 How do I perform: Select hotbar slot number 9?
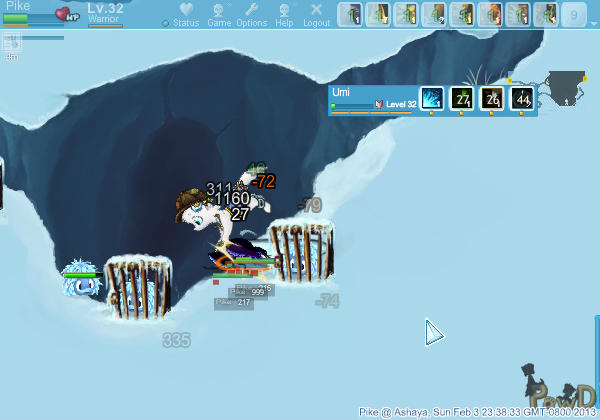tap(574, 15)
